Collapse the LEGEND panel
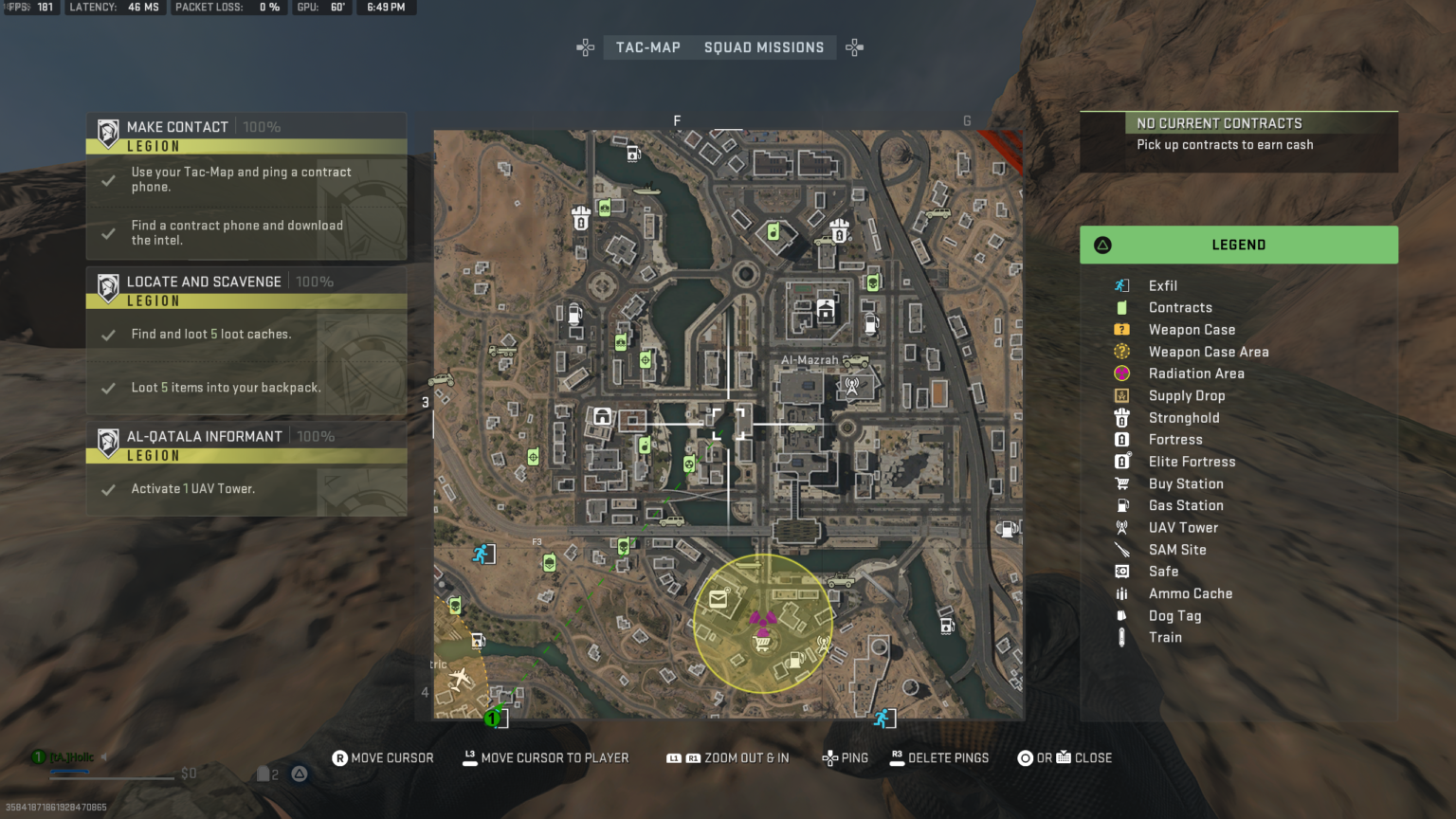Viewport: 1456px width, 819px height. [1238, 245]
